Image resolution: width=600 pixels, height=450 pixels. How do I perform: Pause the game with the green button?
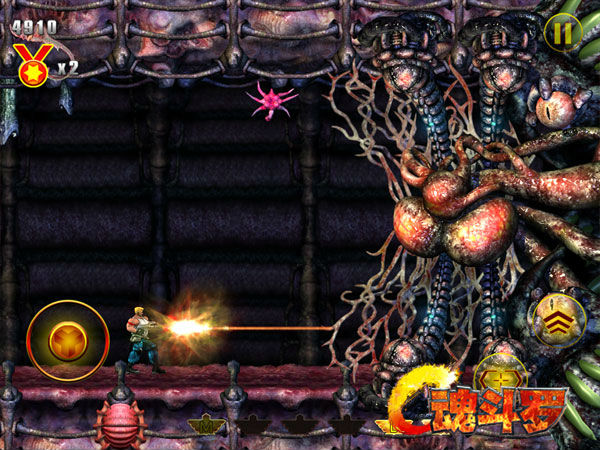tap(562, 32)
